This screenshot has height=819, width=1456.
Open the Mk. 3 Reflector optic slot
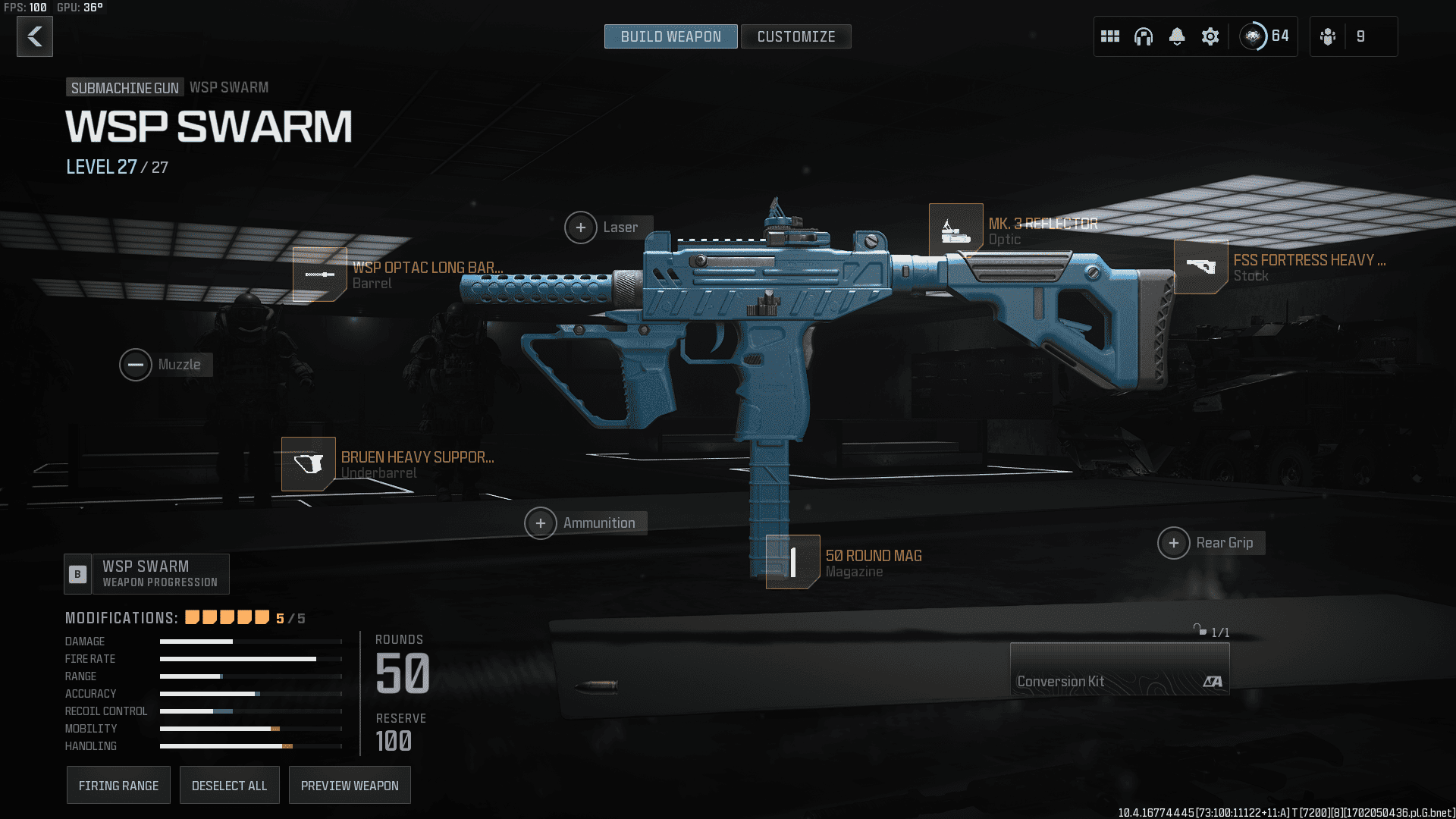click(957, 229)
